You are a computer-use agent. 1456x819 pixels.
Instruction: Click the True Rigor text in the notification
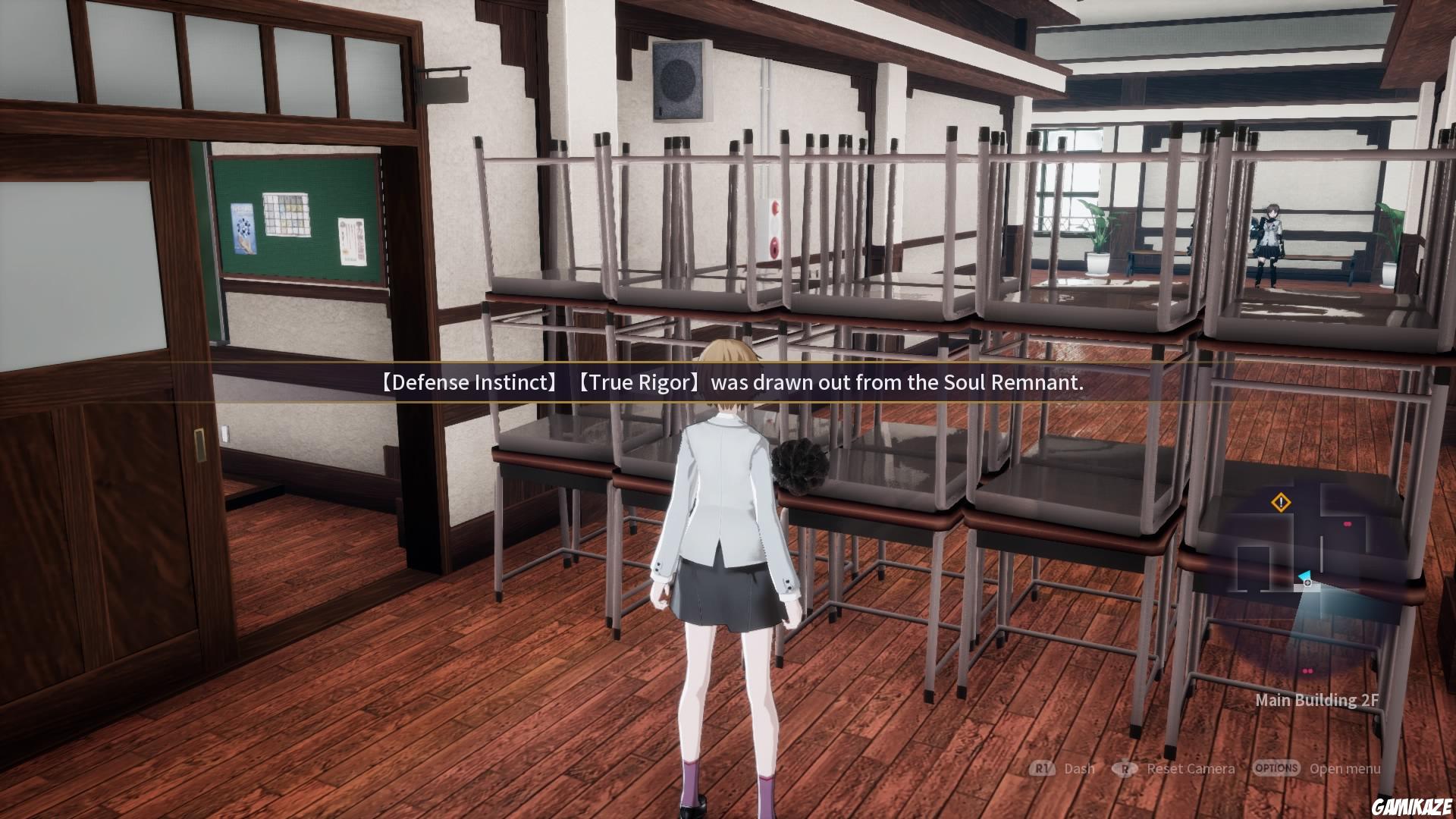(x=639, y=383)
